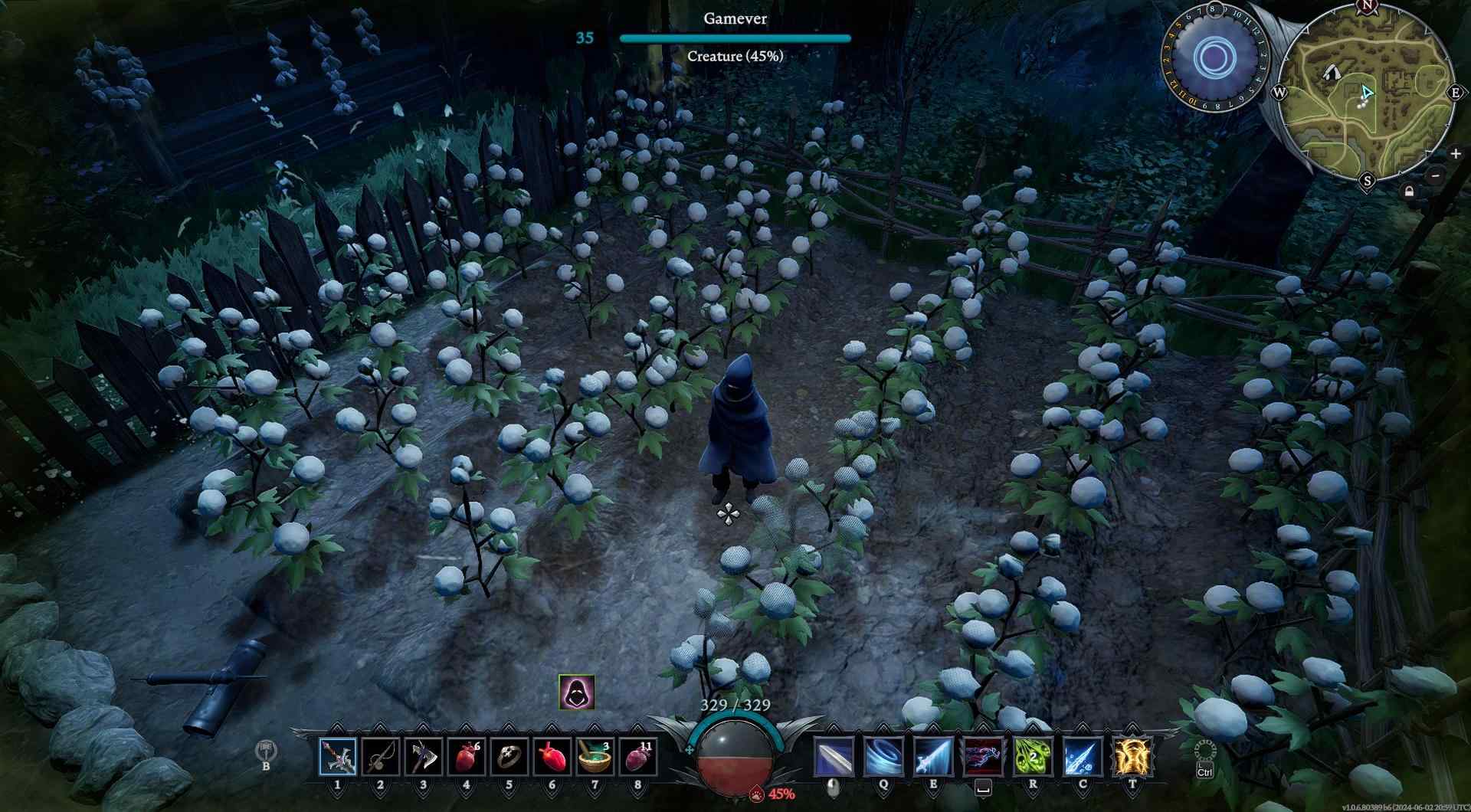1471x812 pixels.
Task: Cast the green spell with 2 charges
Action: click(x=1033, y=757)
